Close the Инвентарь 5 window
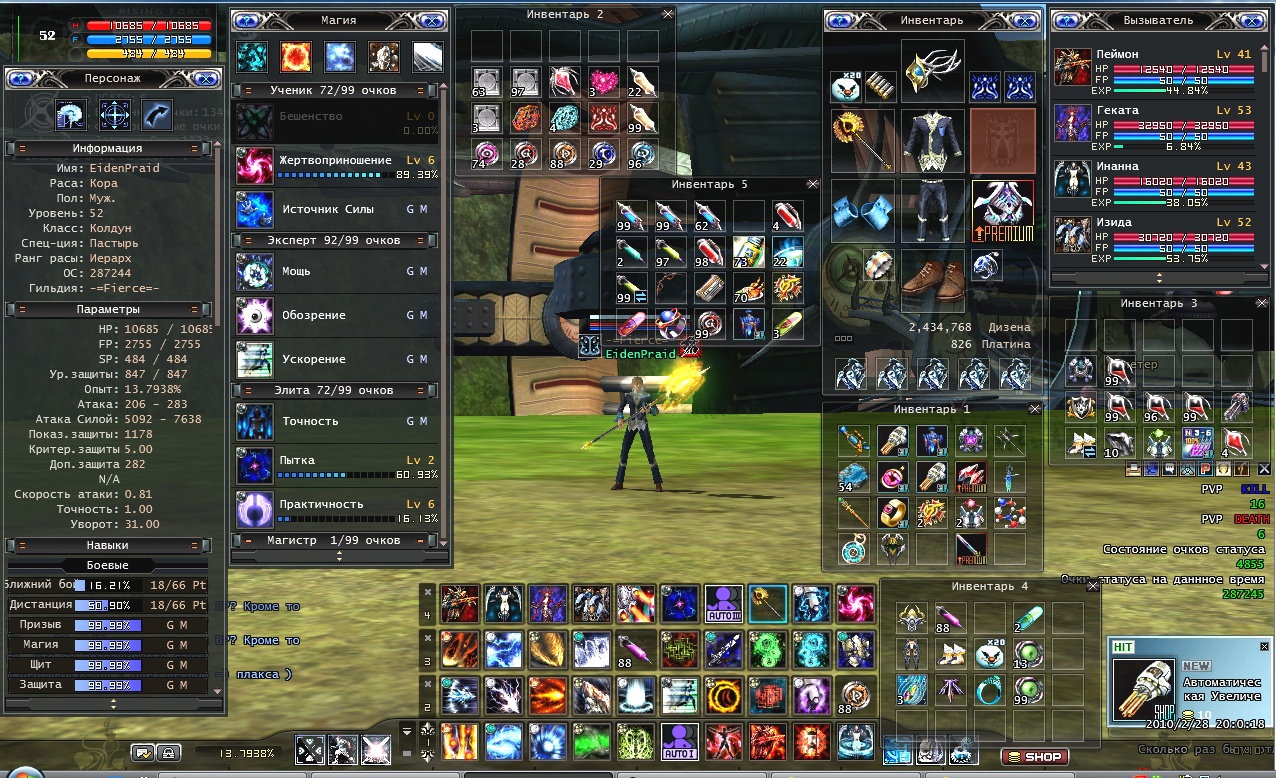1276x778 pixels. point(812,185)
